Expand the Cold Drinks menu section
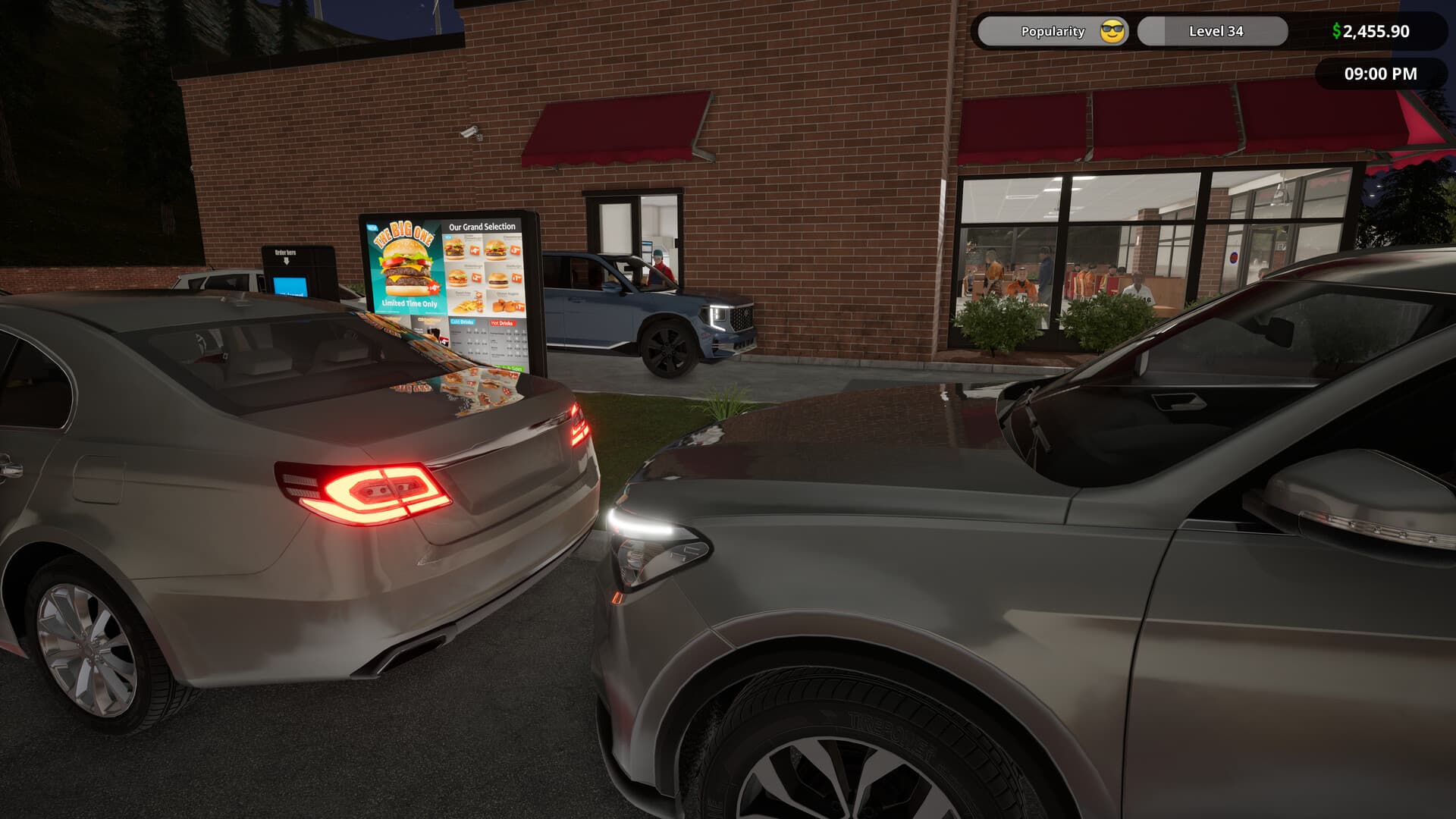Image resolution: width=1456 pixels, height=819 pixels. pyautogui.click(x=463, y=322)
